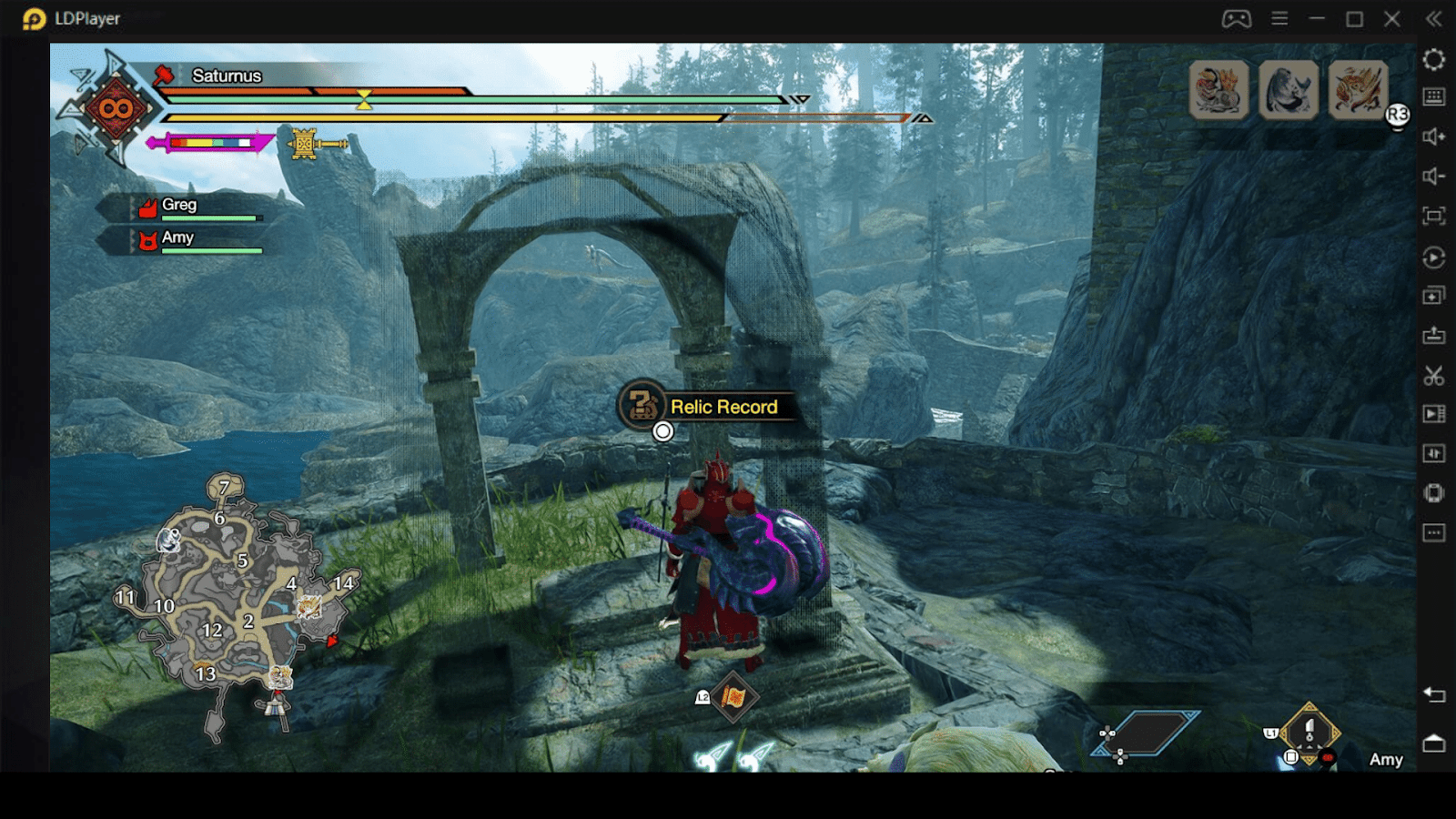Select the dark blue monster target icon

tap(1288, 89)
